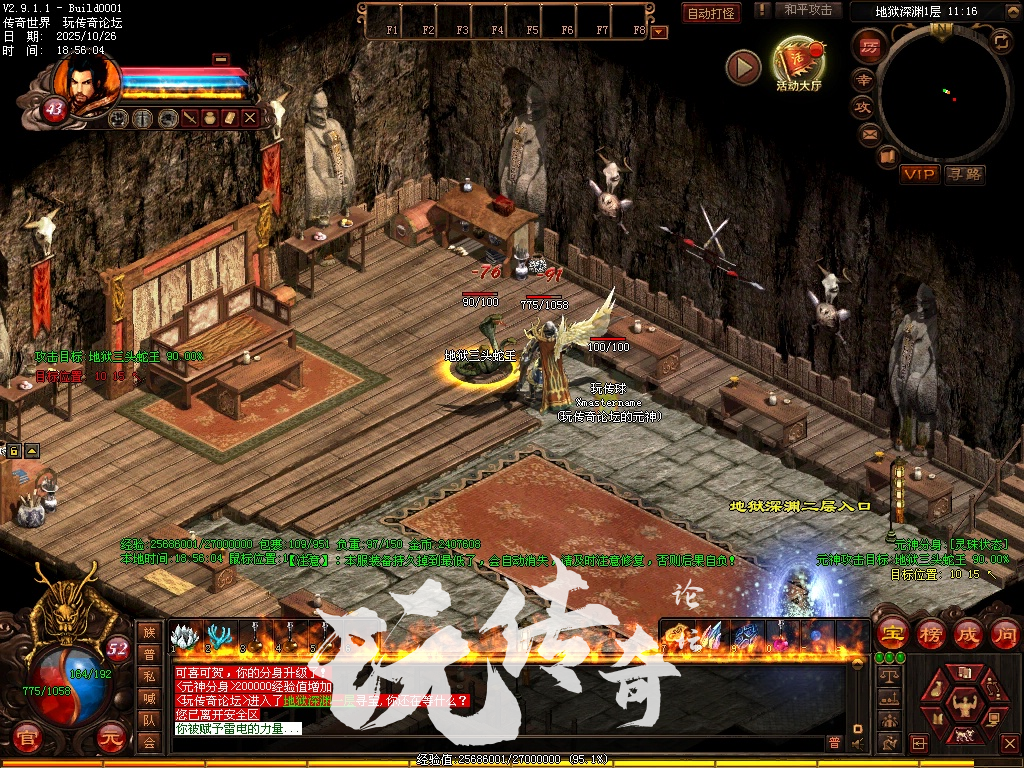Select the 族 chat channel tab
Image resolution: width=1024 pixels, height=768 pixels.
click(149, 632)
